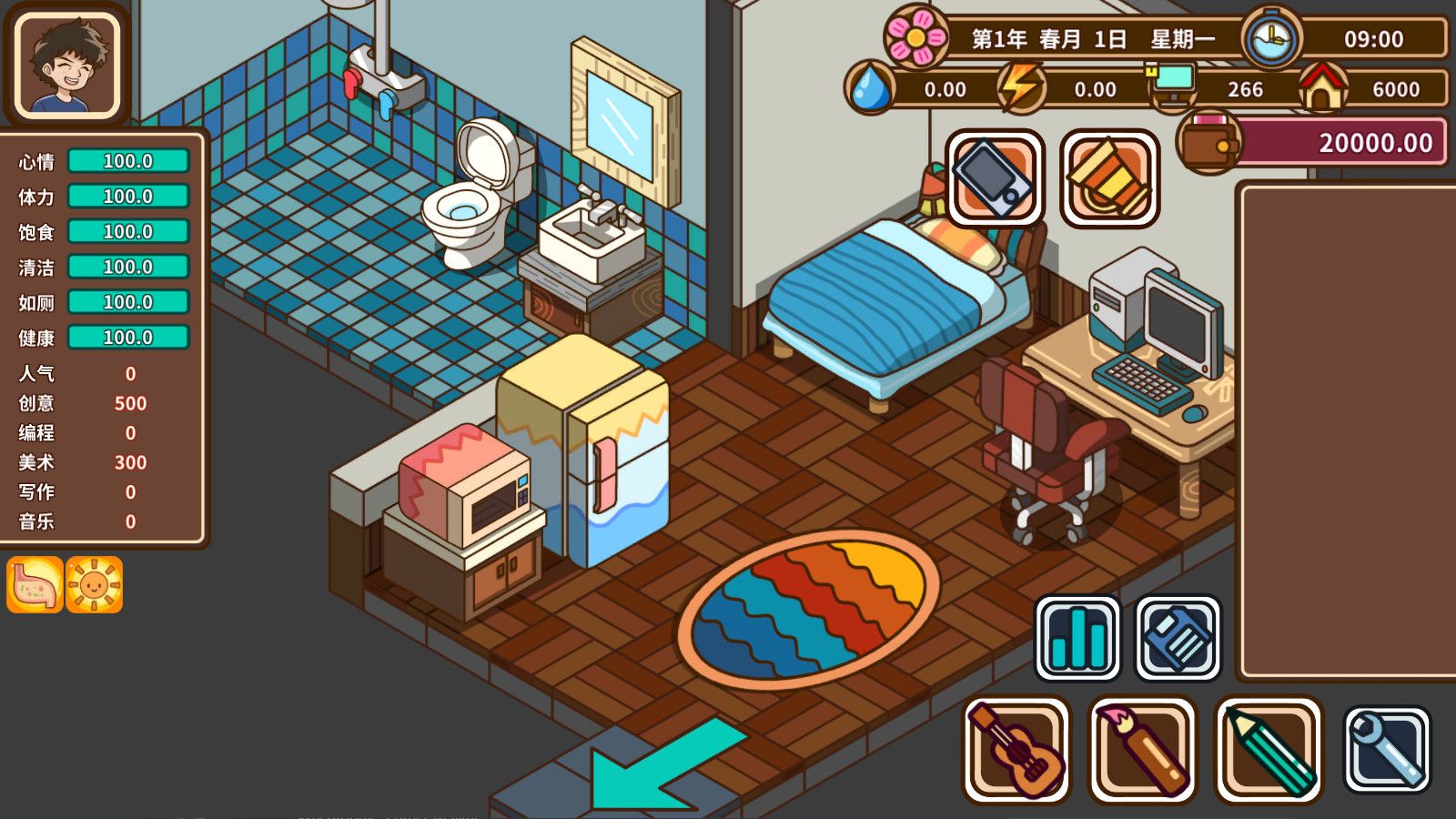Viewport: 1456px width, 819px height.
Task: Select the guitar music activity
Action: [1016, 750]
